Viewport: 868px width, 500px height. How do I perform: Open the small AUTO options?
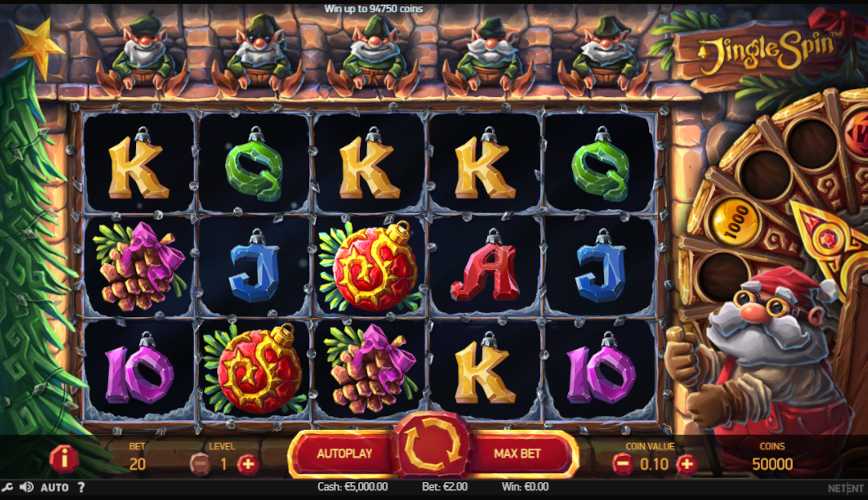click(55, 488)
